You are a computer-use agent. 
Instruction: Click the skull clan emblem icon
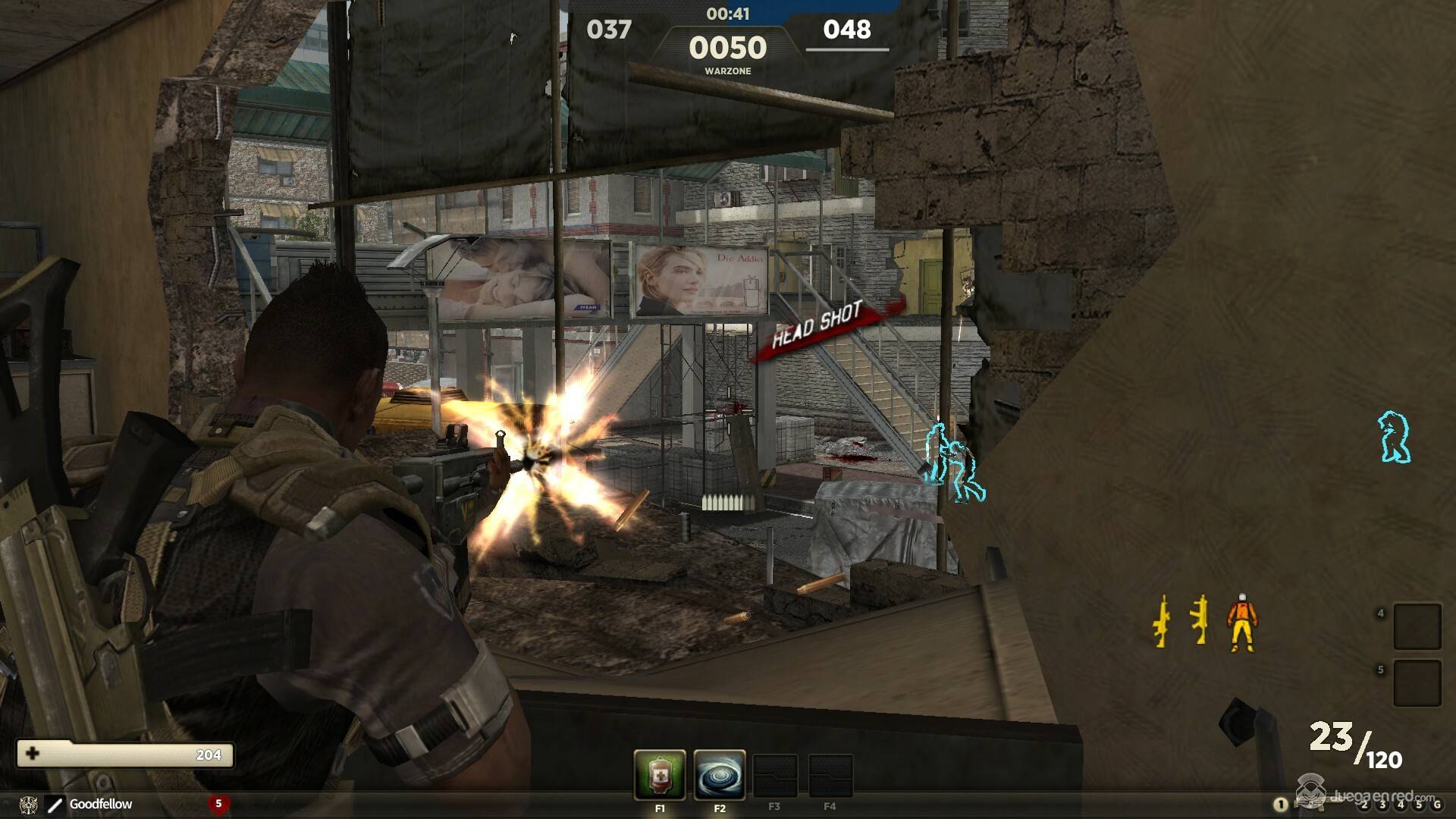(x=29, y=804)
